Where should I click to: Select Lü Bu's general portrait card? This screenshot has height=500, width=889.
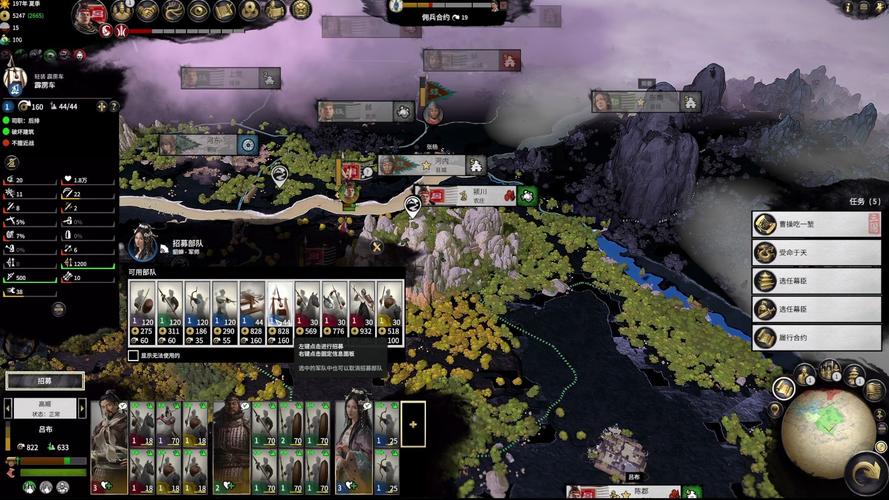[109, 442]
